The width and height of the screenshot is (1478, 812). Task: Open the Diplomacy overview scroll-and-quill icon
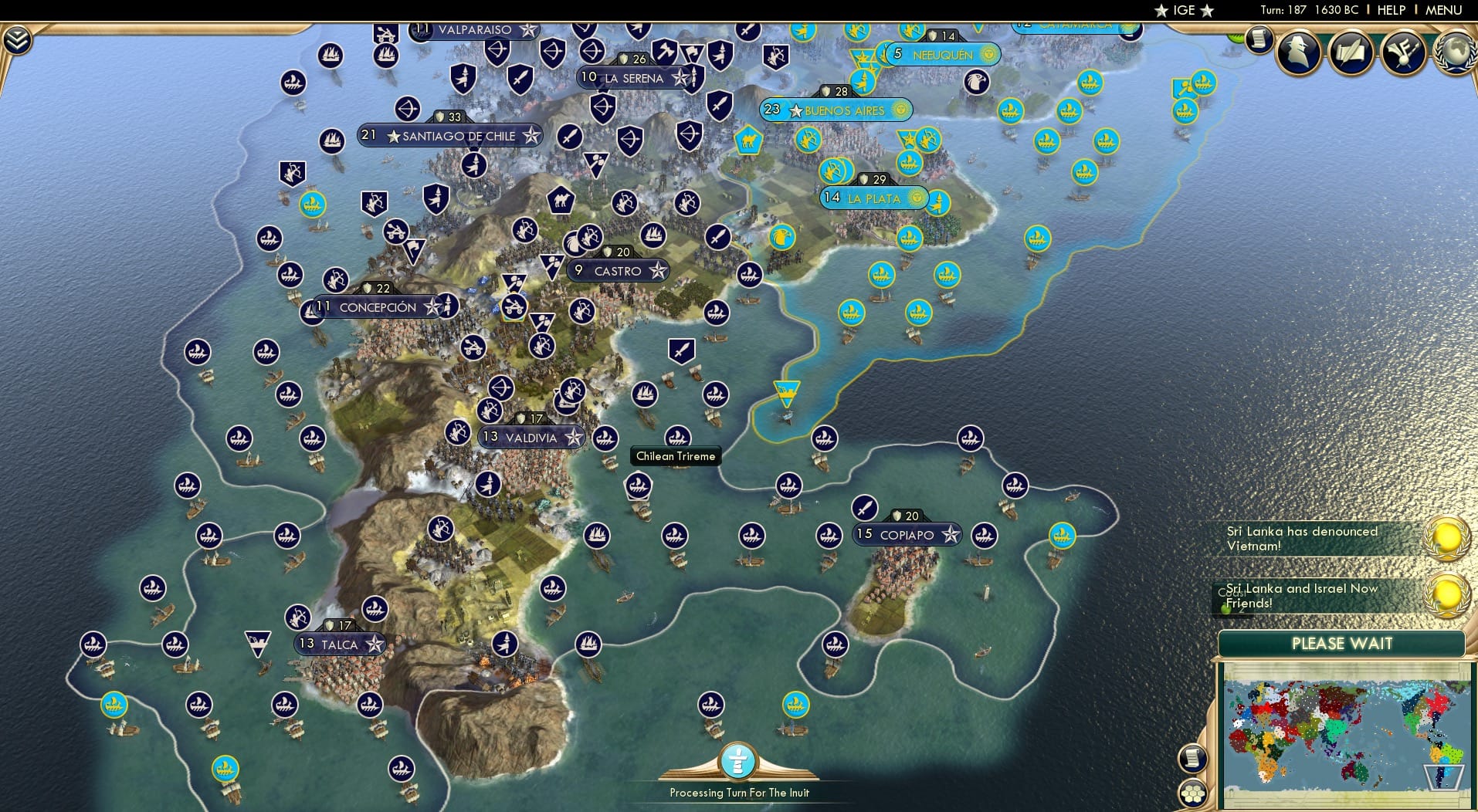(x=1351, y=52)
